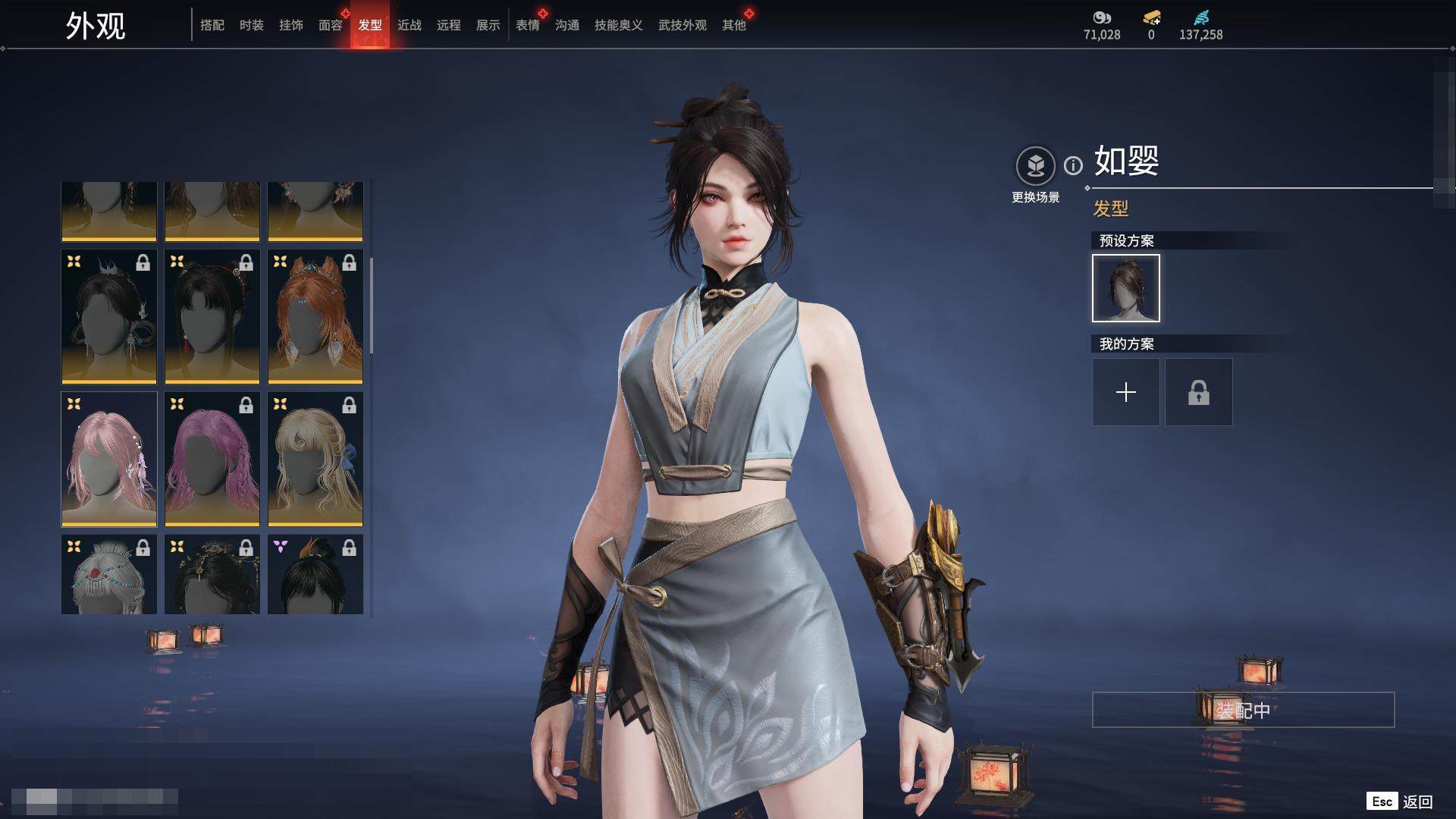The image size is (1456, 819).
Task: Open the 其他 tab
Action: pos(734,25)
